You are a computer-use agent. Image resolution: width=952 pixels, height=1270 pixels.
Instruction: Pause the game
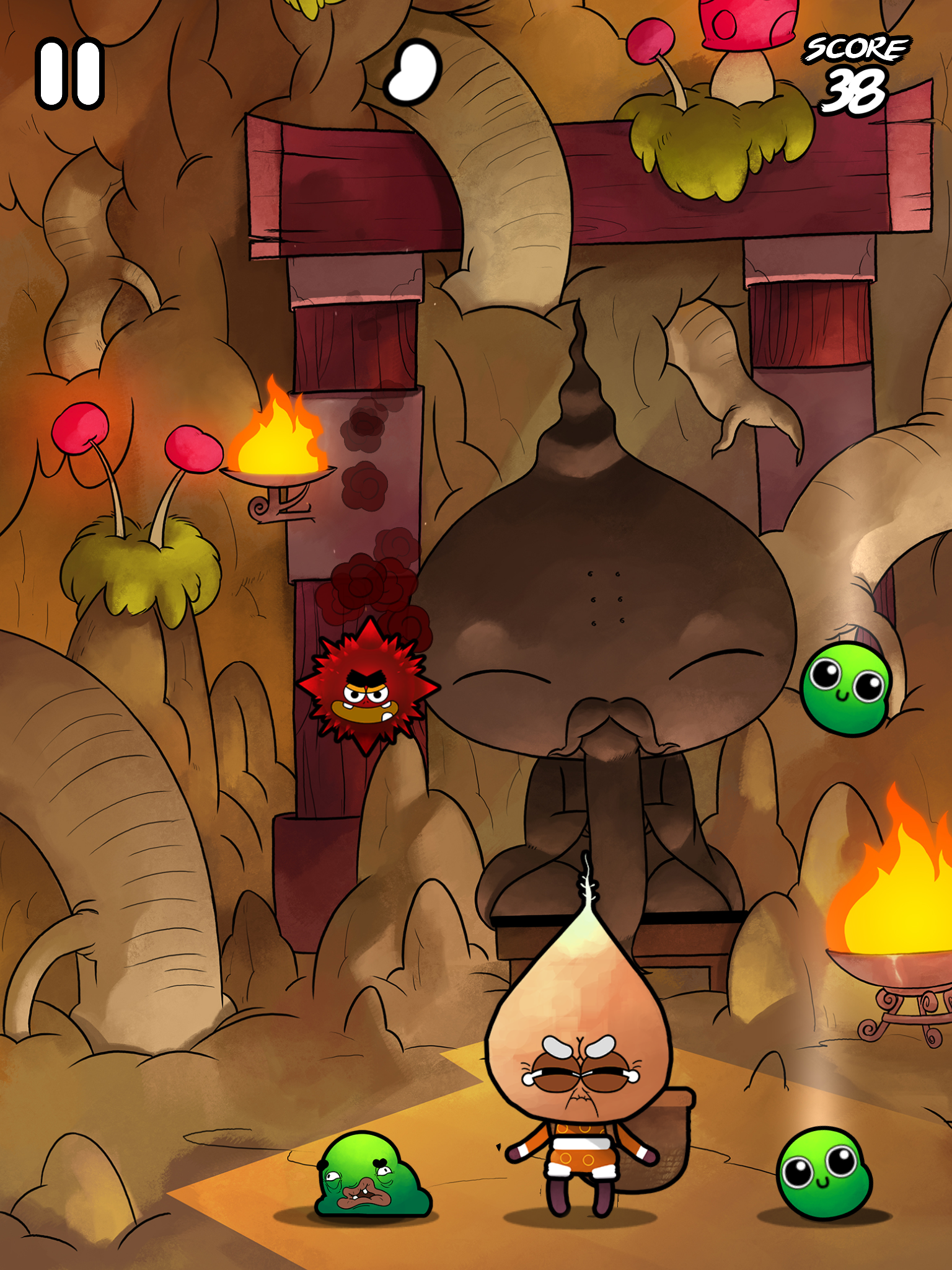[x=68, y=73]
